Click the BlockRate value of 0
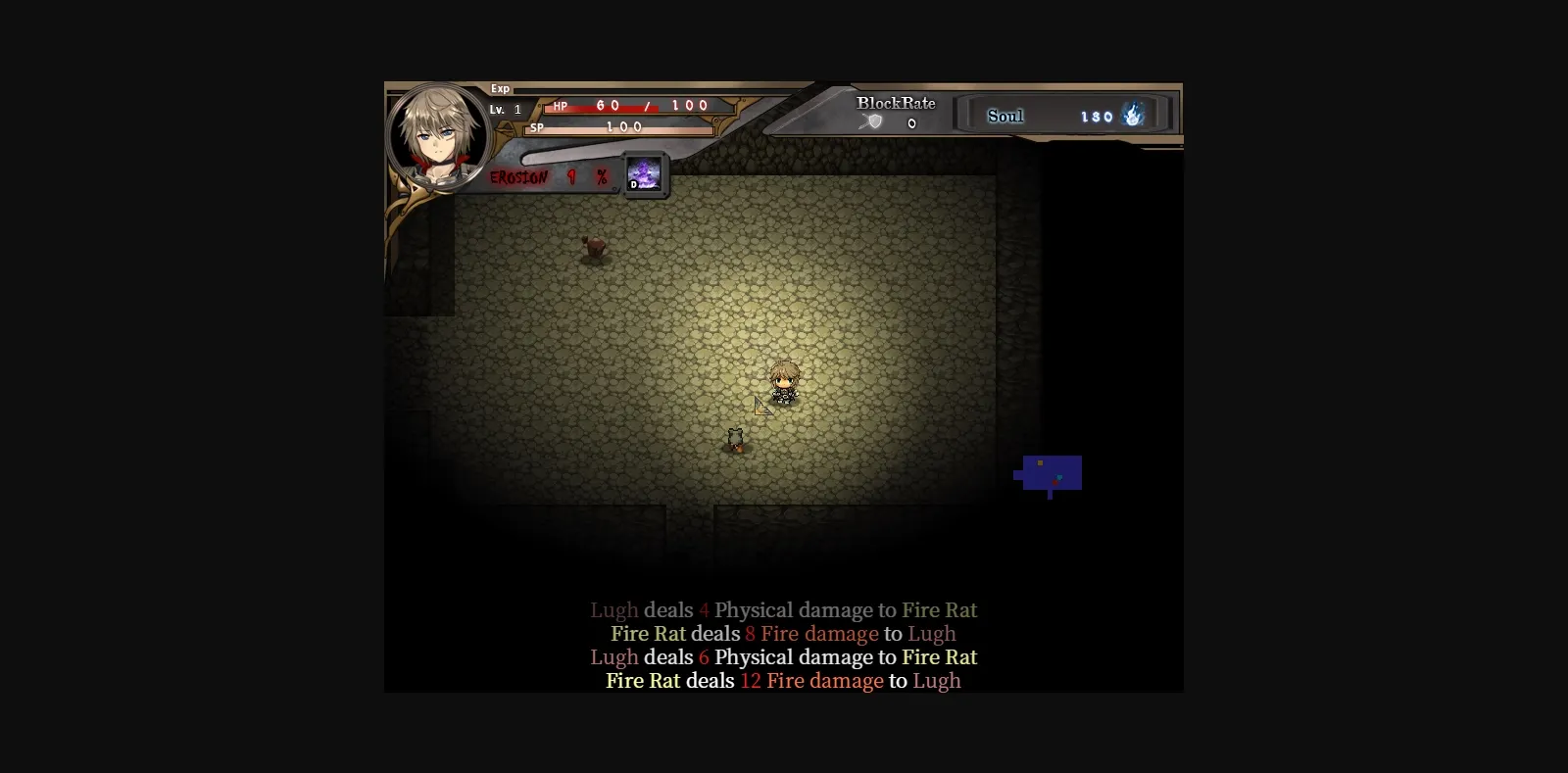 coord(910,123)
